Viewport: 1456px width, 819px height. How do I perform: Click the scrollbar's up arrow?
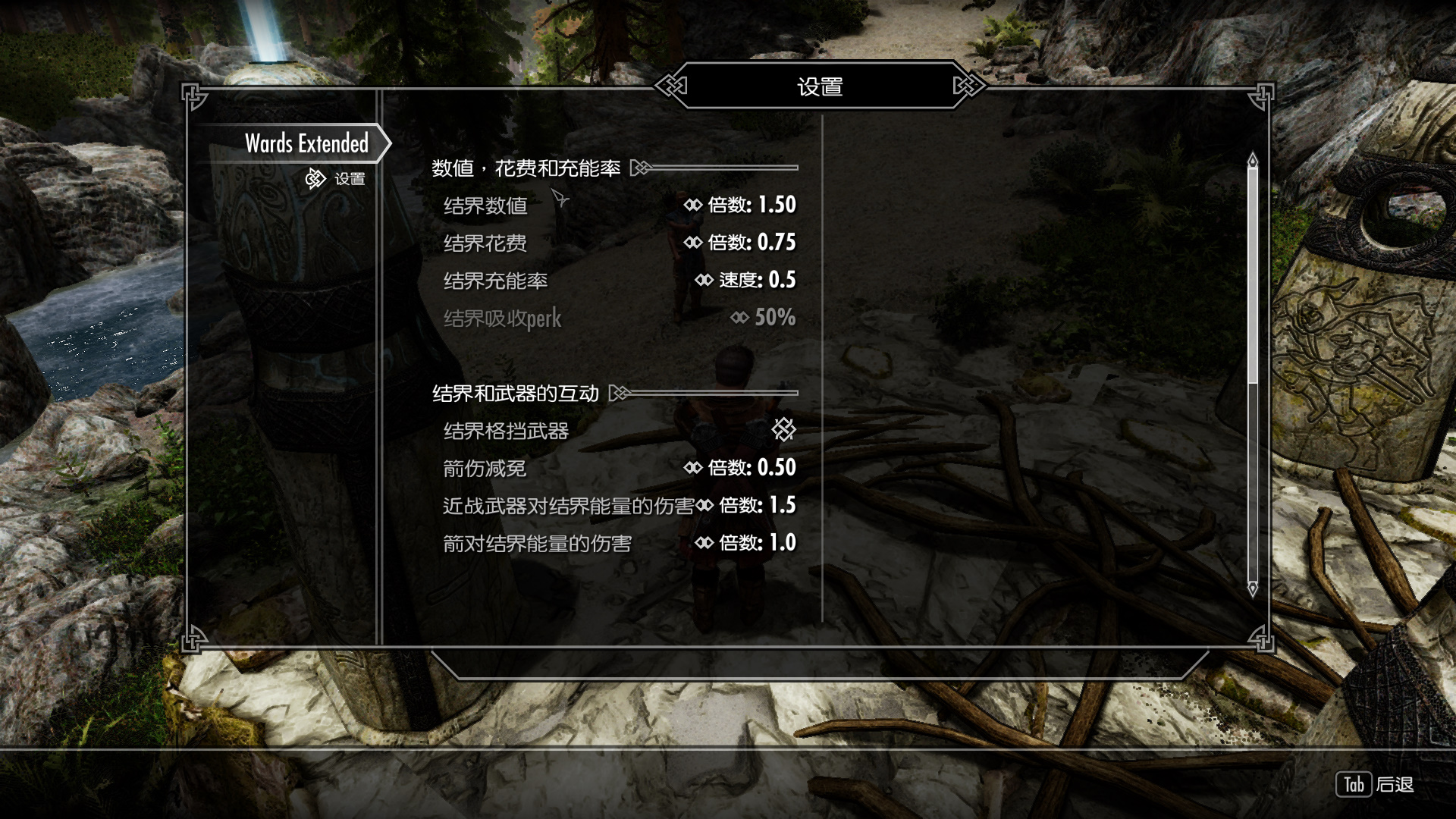coord(1253,160)
